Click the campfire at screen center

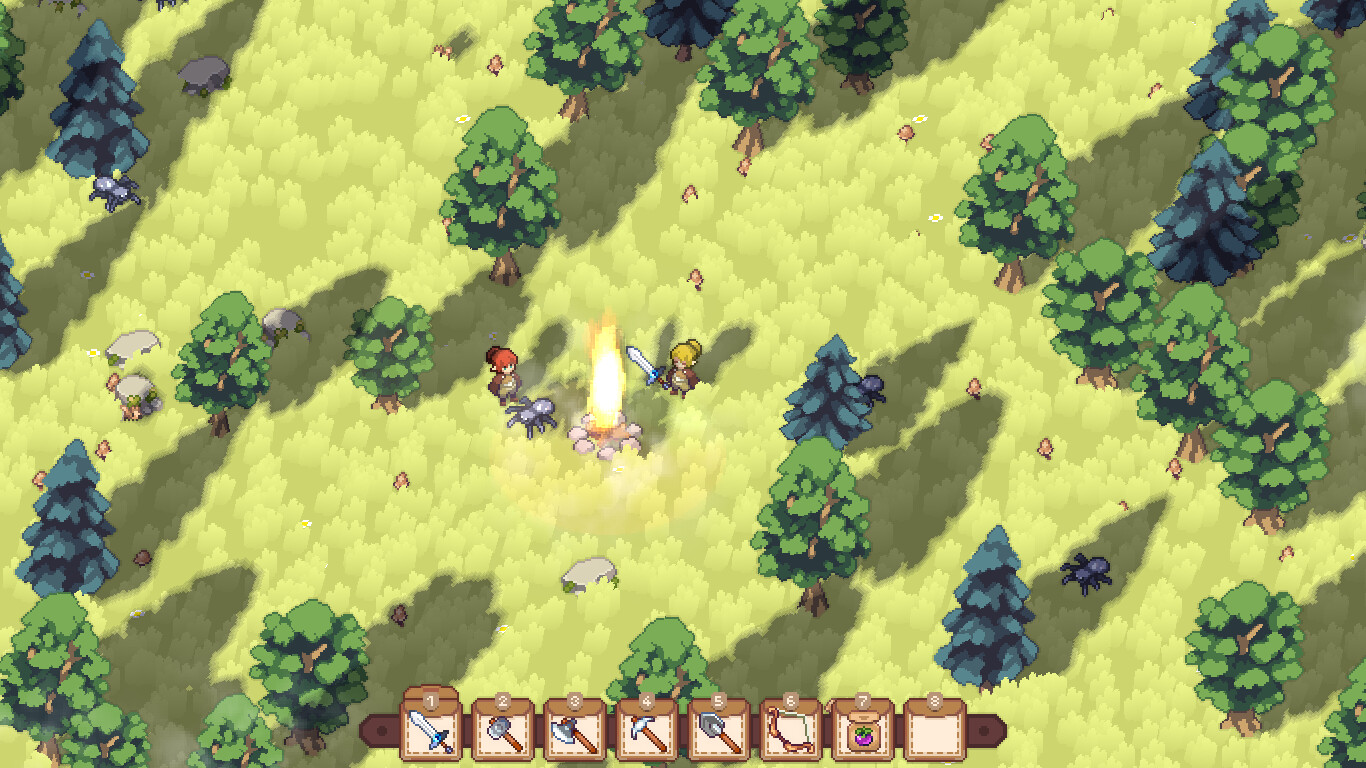[x=603, y=405]
